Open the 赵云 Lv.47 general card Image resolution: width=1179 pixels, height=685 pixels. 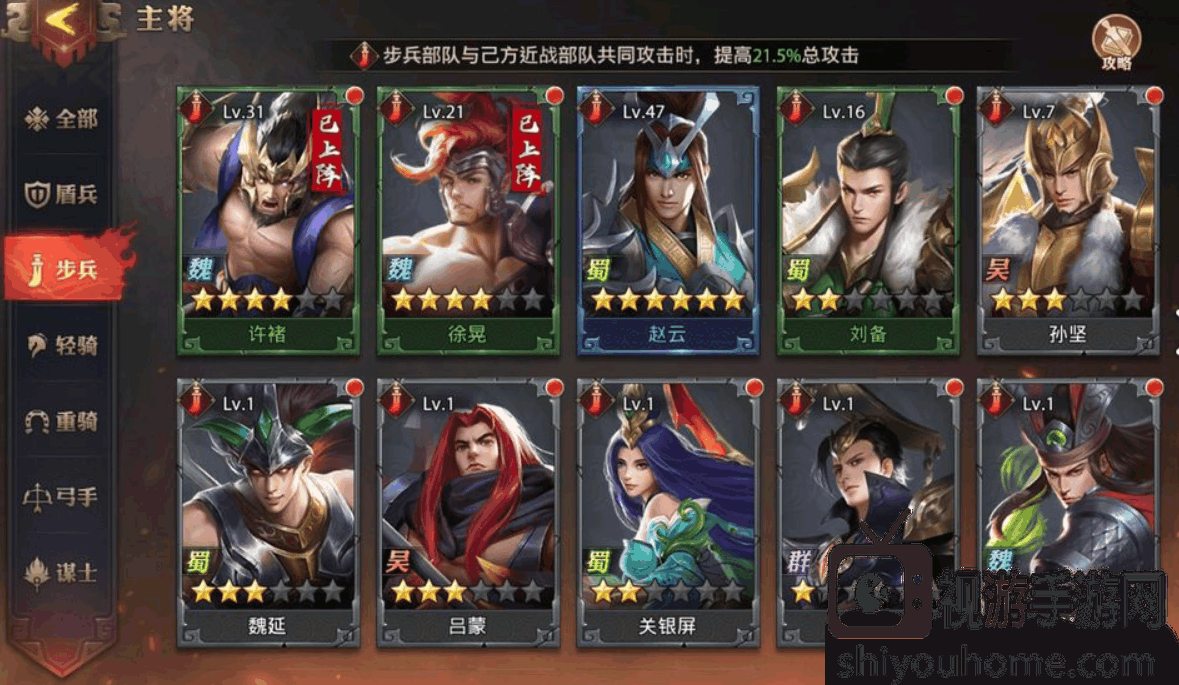(x=667, y=220)
